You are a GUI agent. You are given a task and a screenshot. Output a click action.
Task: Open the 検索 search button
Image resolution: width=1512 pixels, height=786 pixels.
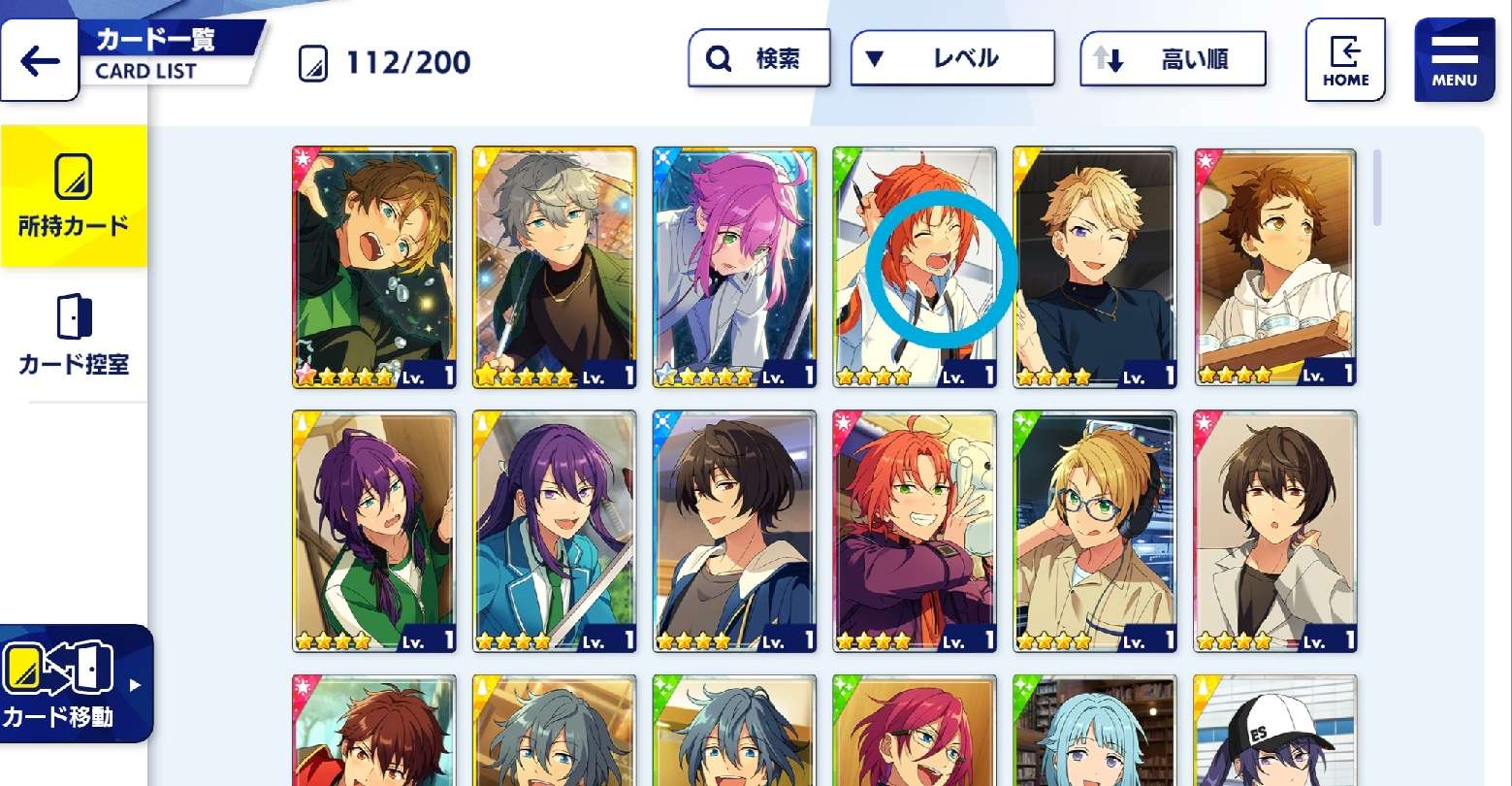758,59
